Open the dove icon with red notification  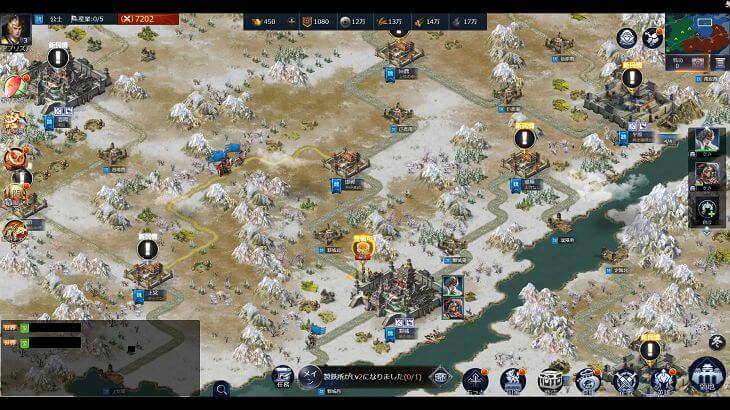652,38
